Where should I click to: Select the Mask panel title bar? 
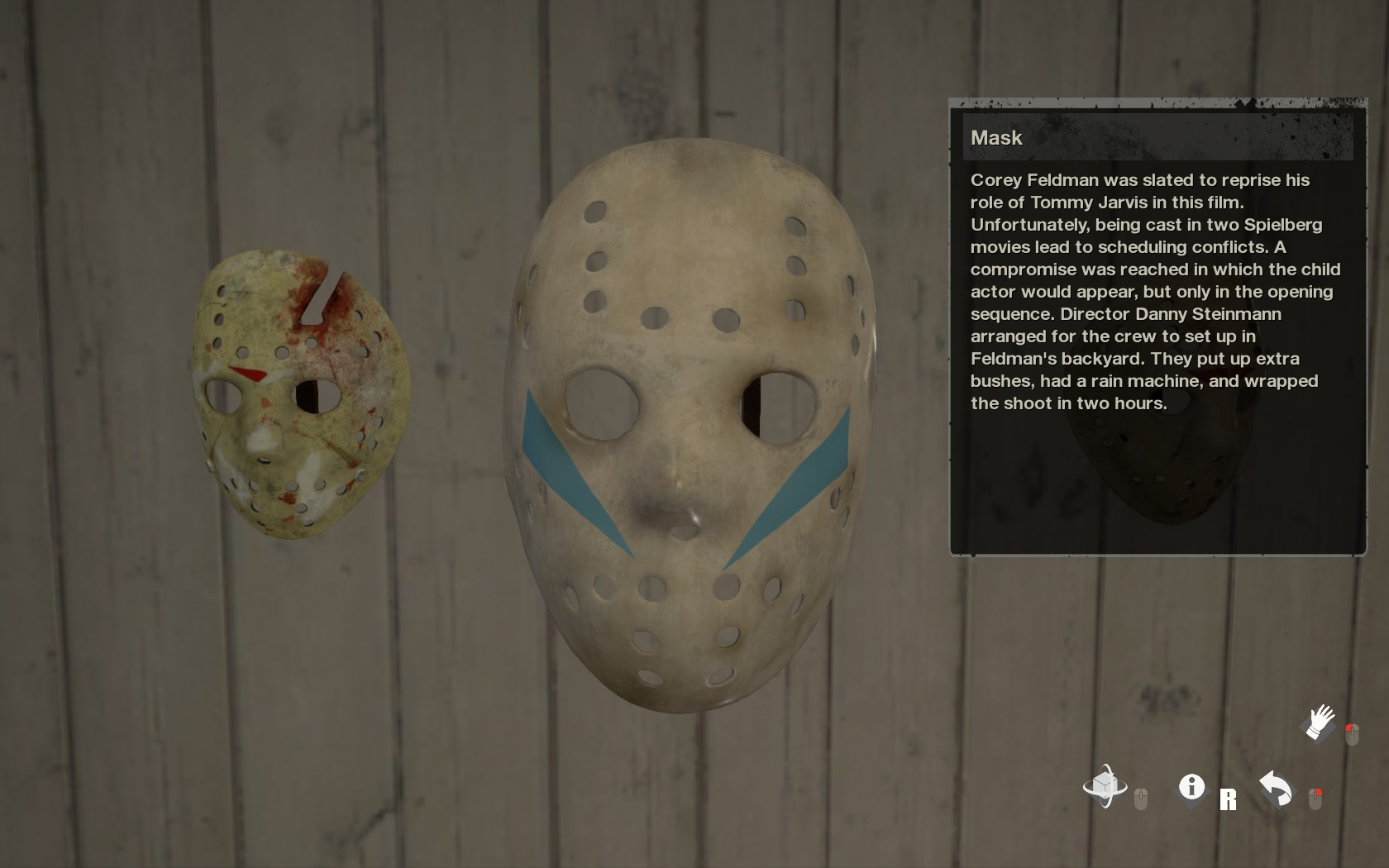(1156, 137)
